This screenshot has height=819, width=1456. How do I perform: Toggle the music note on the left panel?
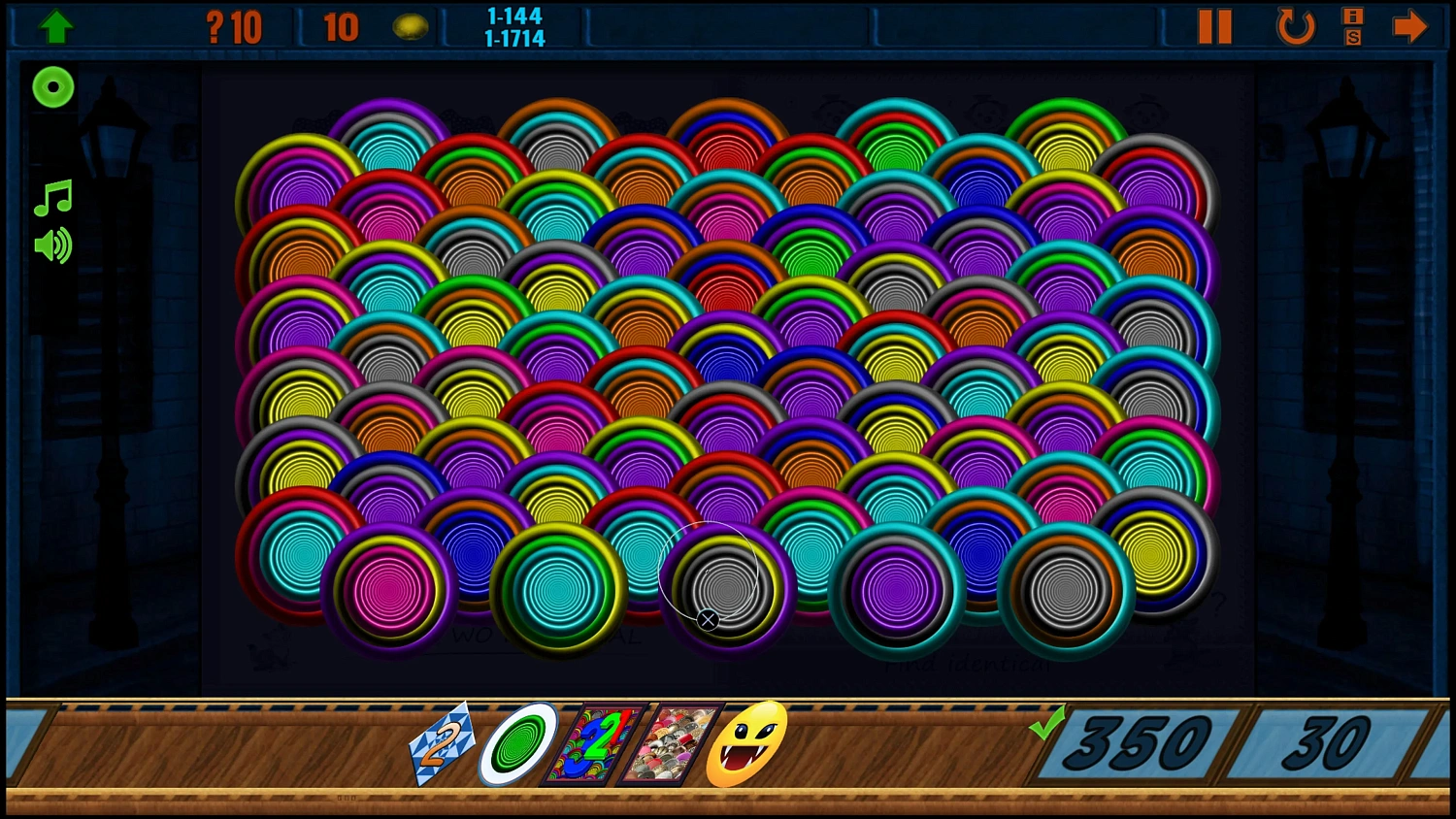53,199
